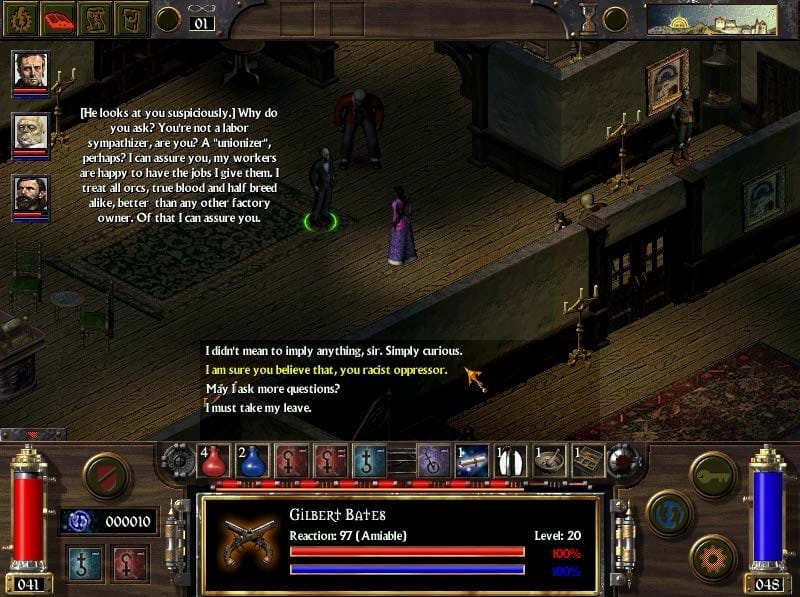Image resolution: width=800 pixels, height=597 pixels.
Task: Choose "I must take my leave."
Action: 259,408
